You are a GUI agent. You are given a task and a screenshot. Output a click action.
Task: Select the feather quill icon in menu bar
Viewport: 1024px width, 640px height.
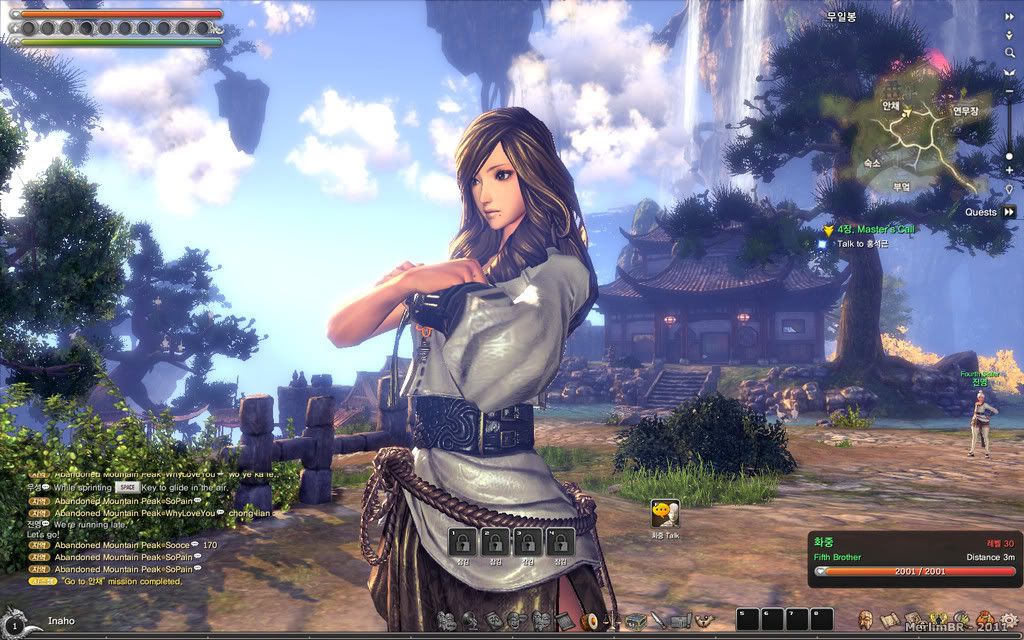pyautogui.click(x=658, y=620)
